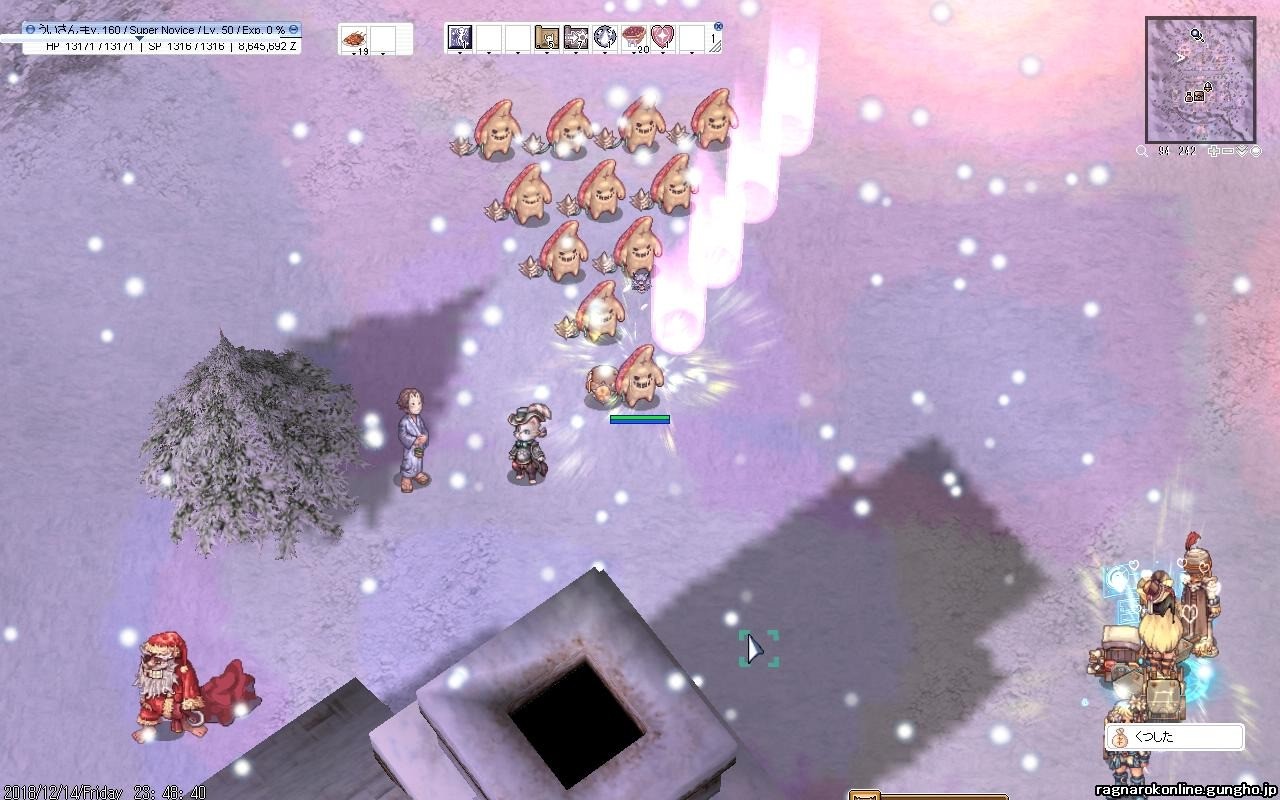Activate the pink heart skill icon
Image resolution: width=1280 pixels, height=800 pixels.
[x=662, y=38]
